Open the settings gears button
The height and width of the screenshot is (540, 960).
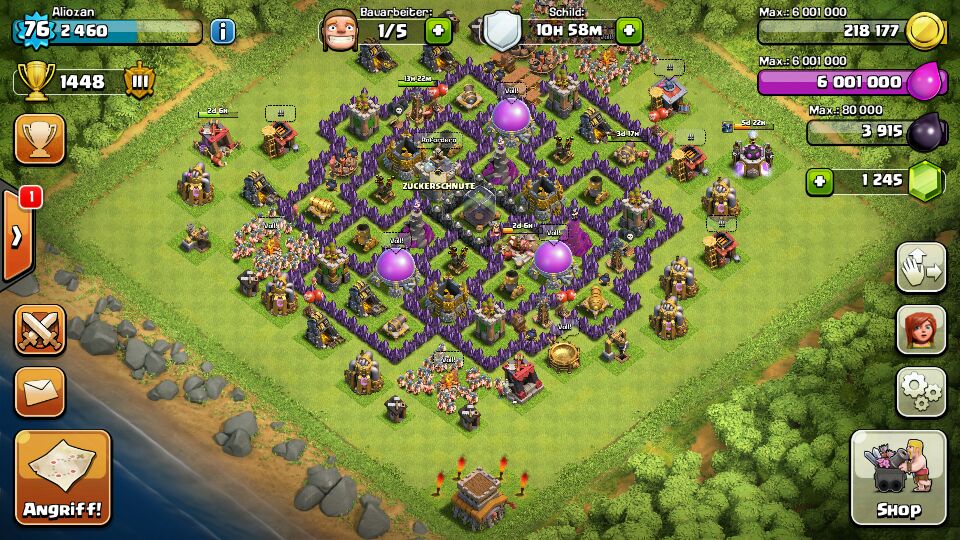(921, 391)
